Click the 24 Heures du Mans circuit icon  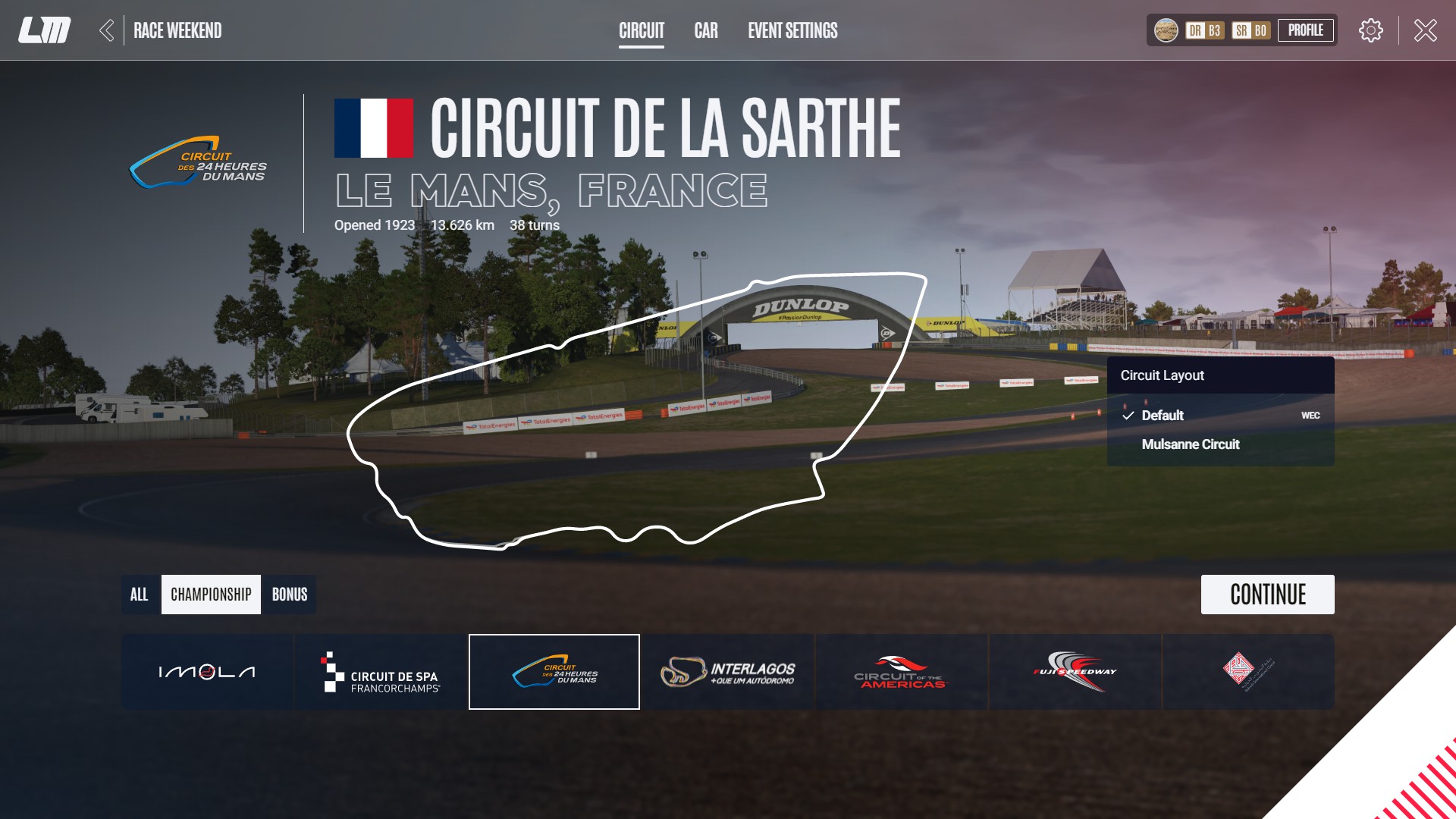554,670
